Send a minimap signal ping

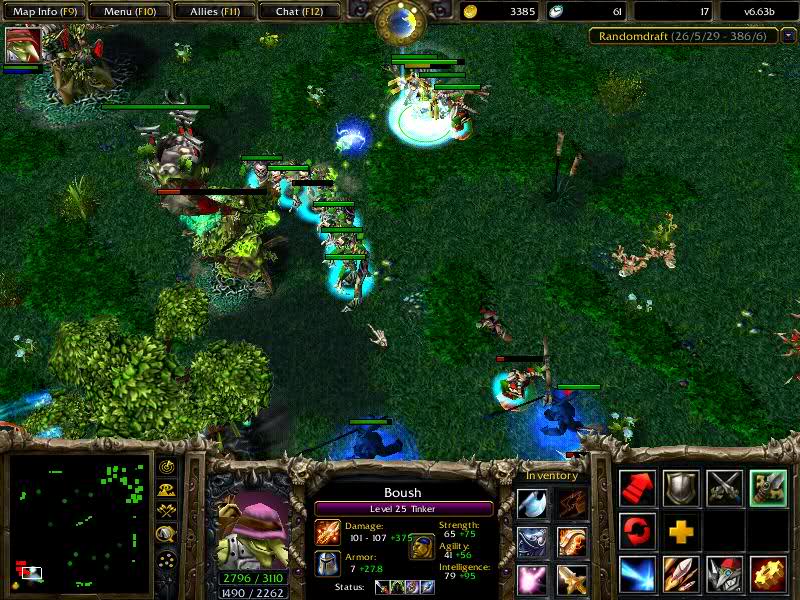click(x=167, y=468)
